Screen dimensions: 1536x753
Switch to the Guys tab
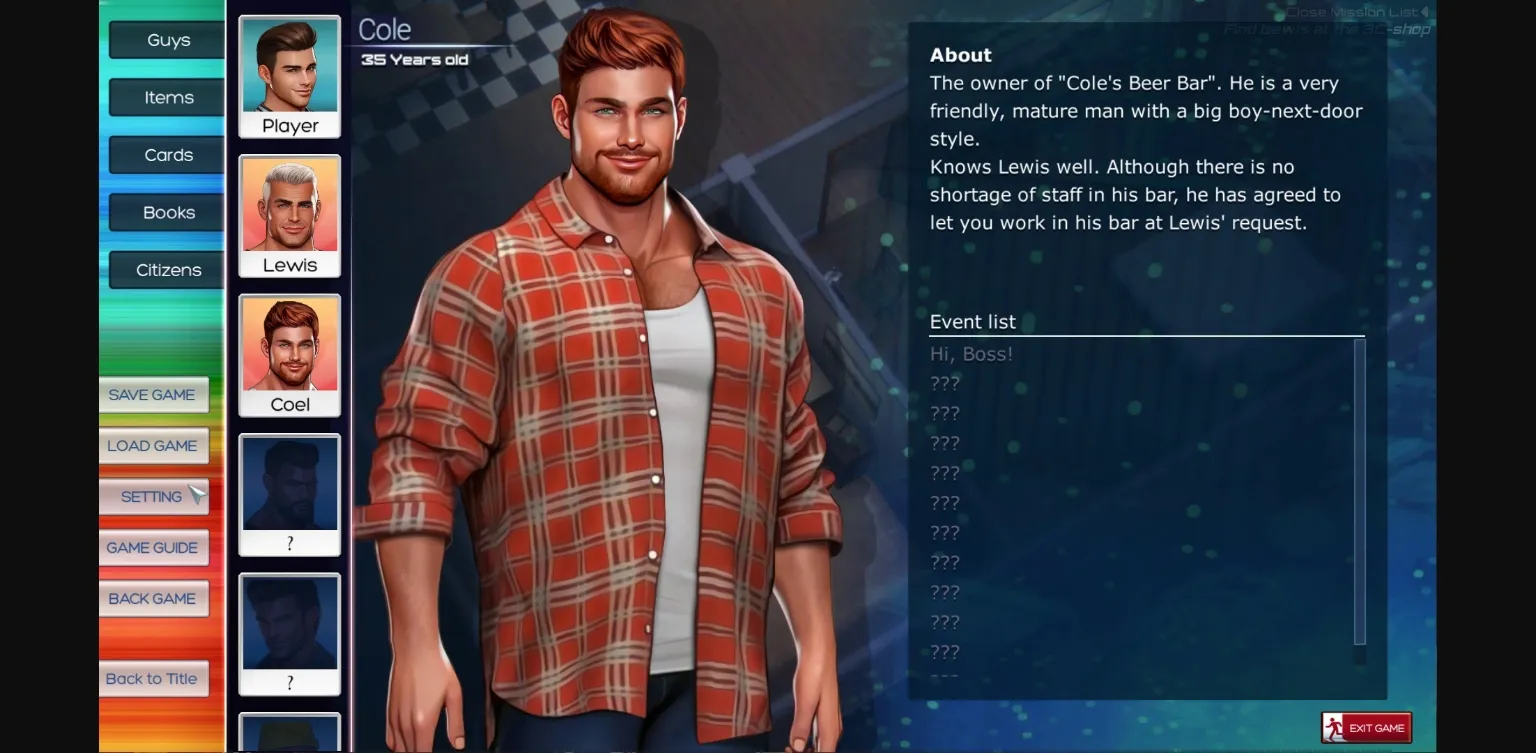(x=165, y=40)
